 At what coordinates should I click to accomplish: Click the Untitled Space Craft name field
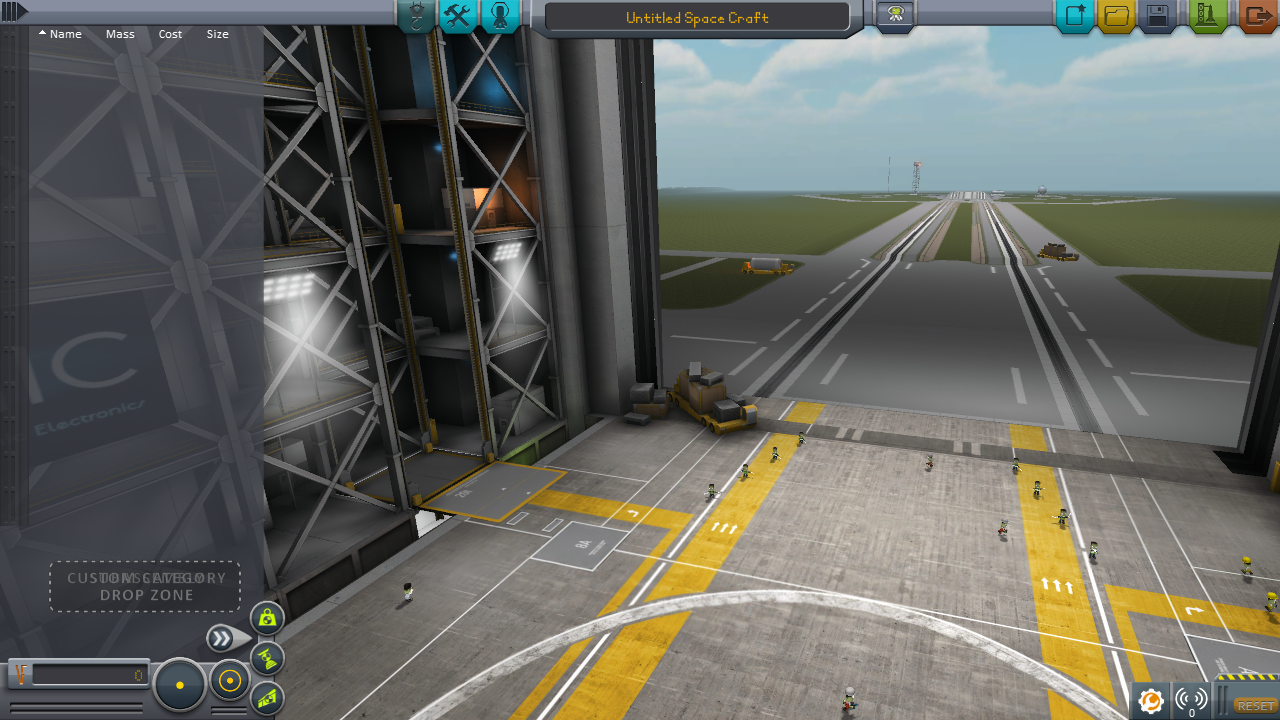696,18
